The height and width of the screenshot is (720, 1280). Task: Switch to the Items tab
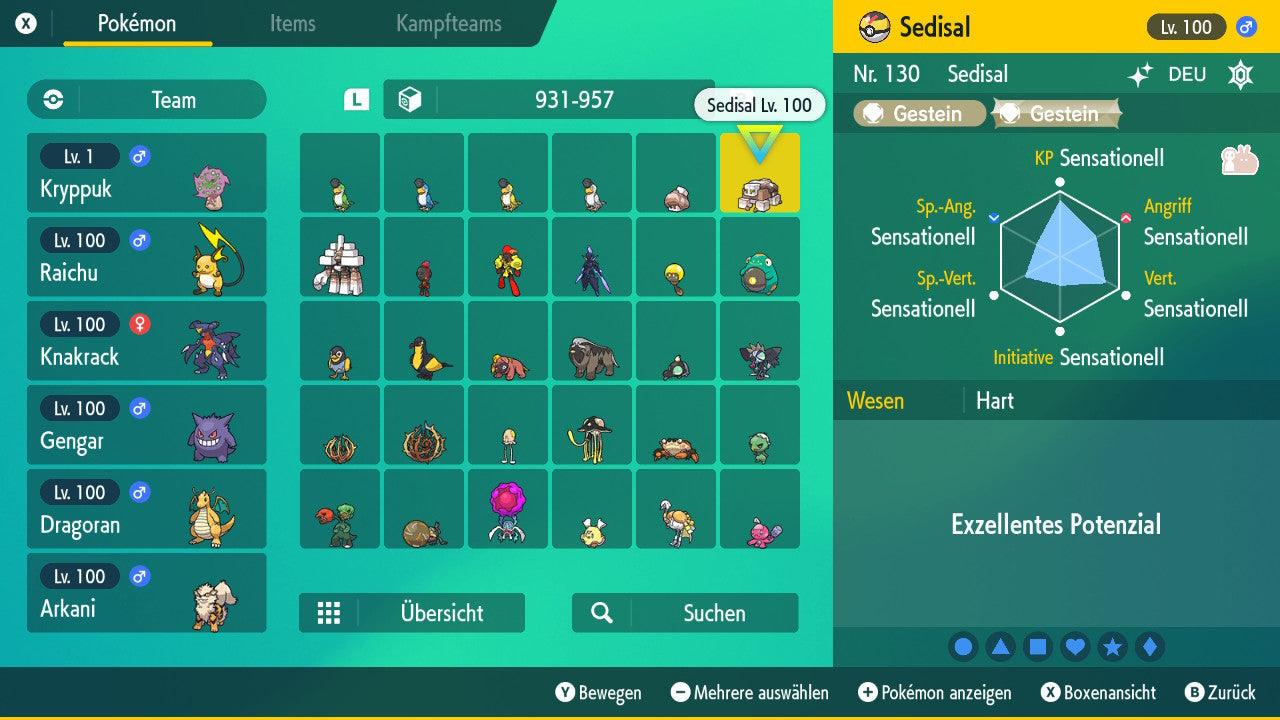click(292, 24)
